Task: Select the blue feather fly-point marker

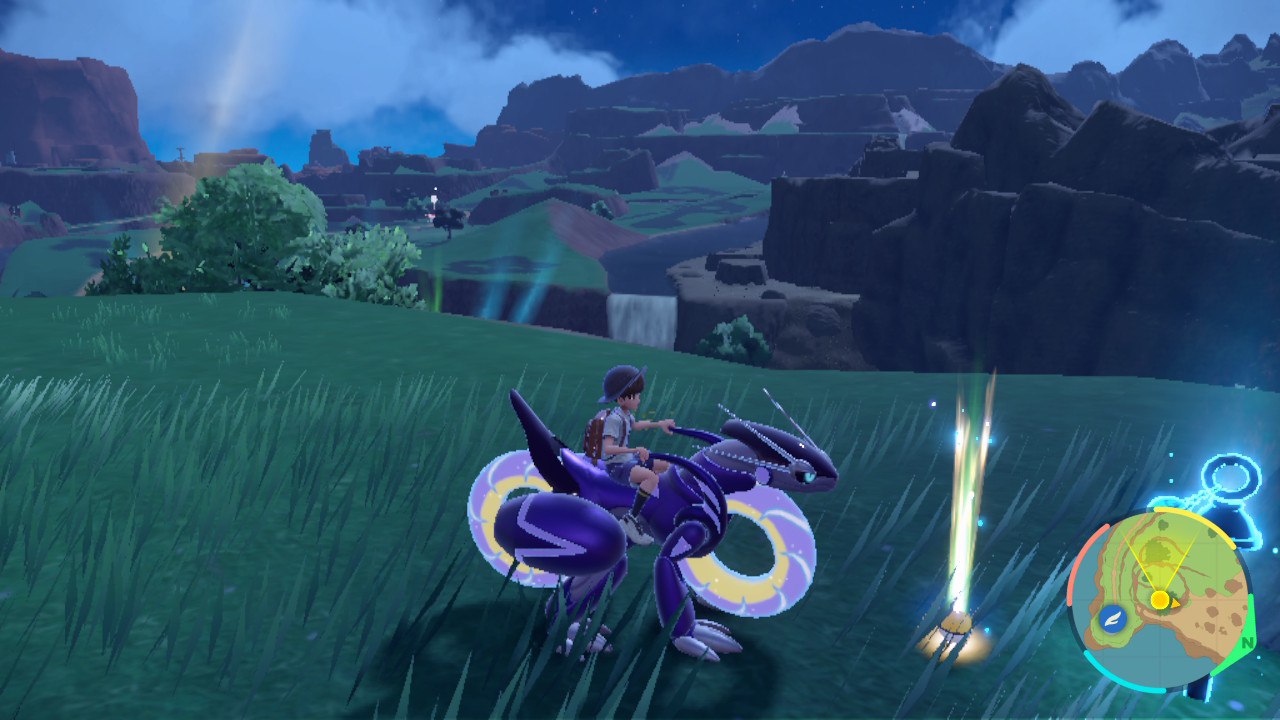Action: (1111, 619)
